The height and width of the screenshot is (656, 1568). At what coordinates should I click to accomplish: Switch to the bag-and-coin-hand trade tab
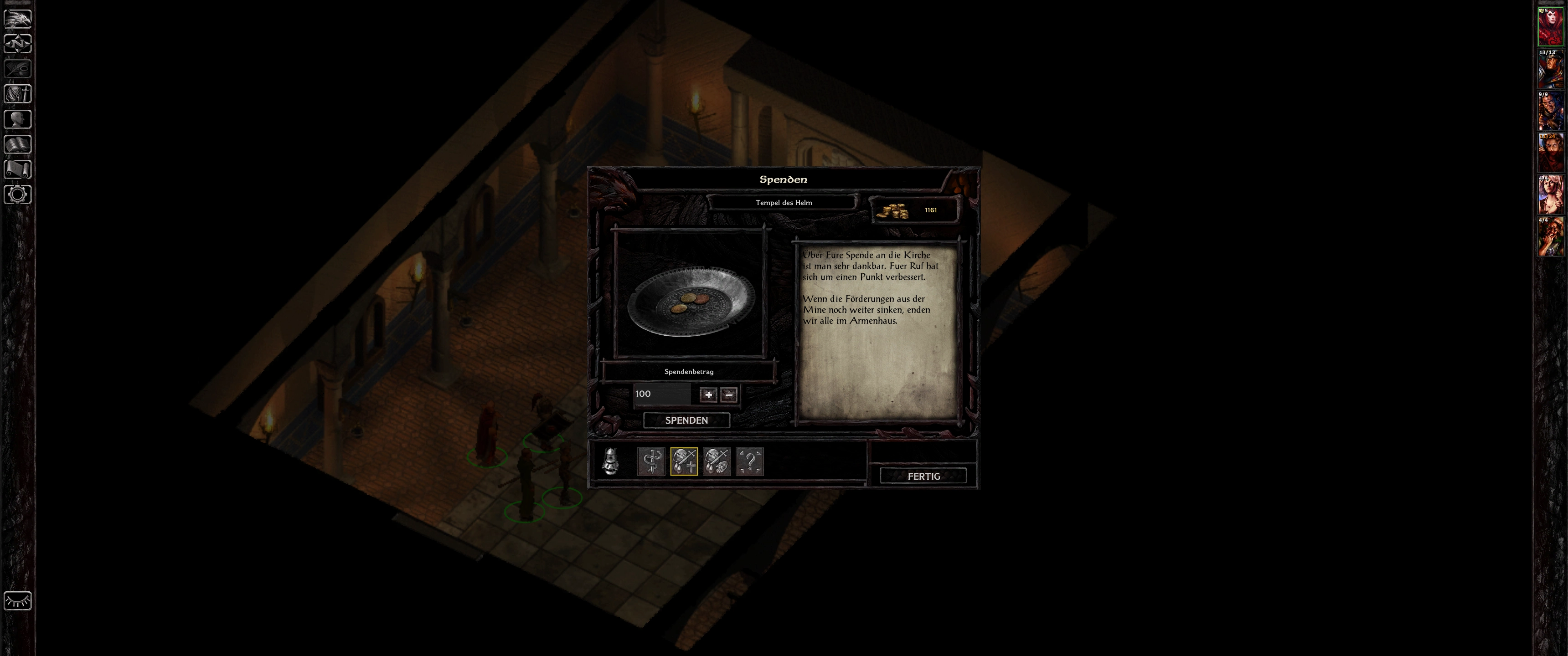(717, 461)
